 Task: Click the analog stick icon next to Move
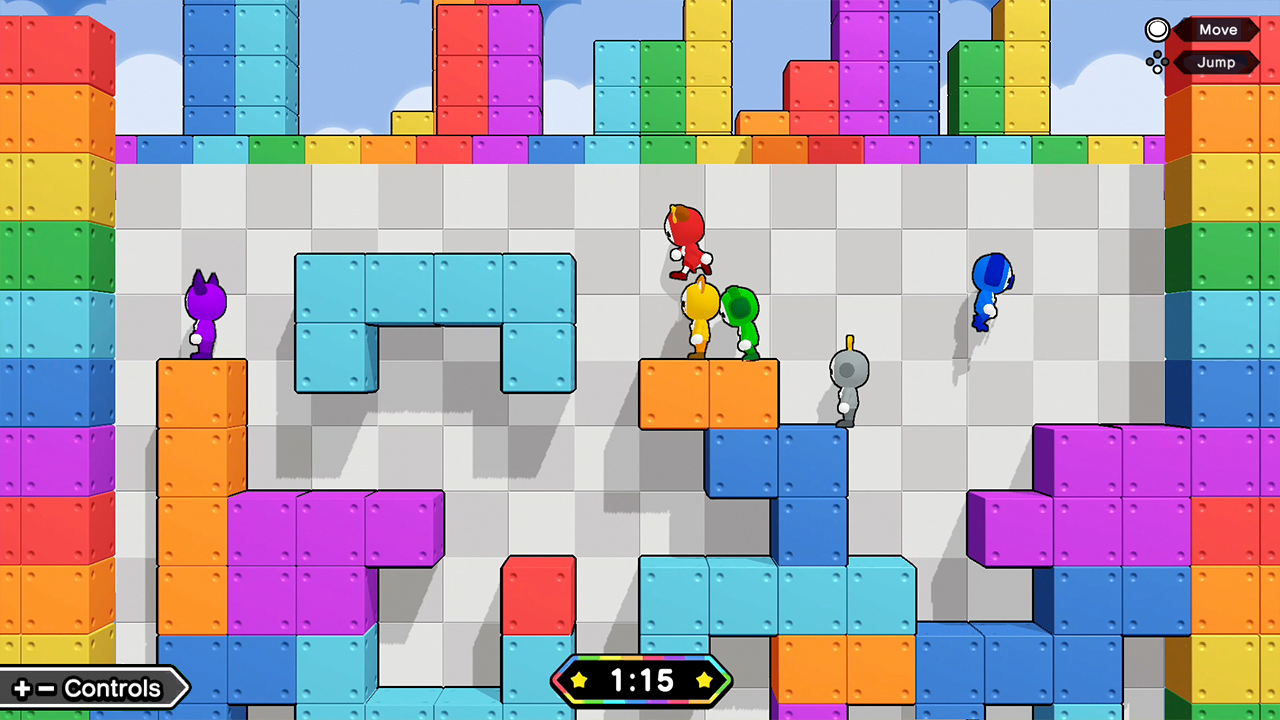(1156, 29)
